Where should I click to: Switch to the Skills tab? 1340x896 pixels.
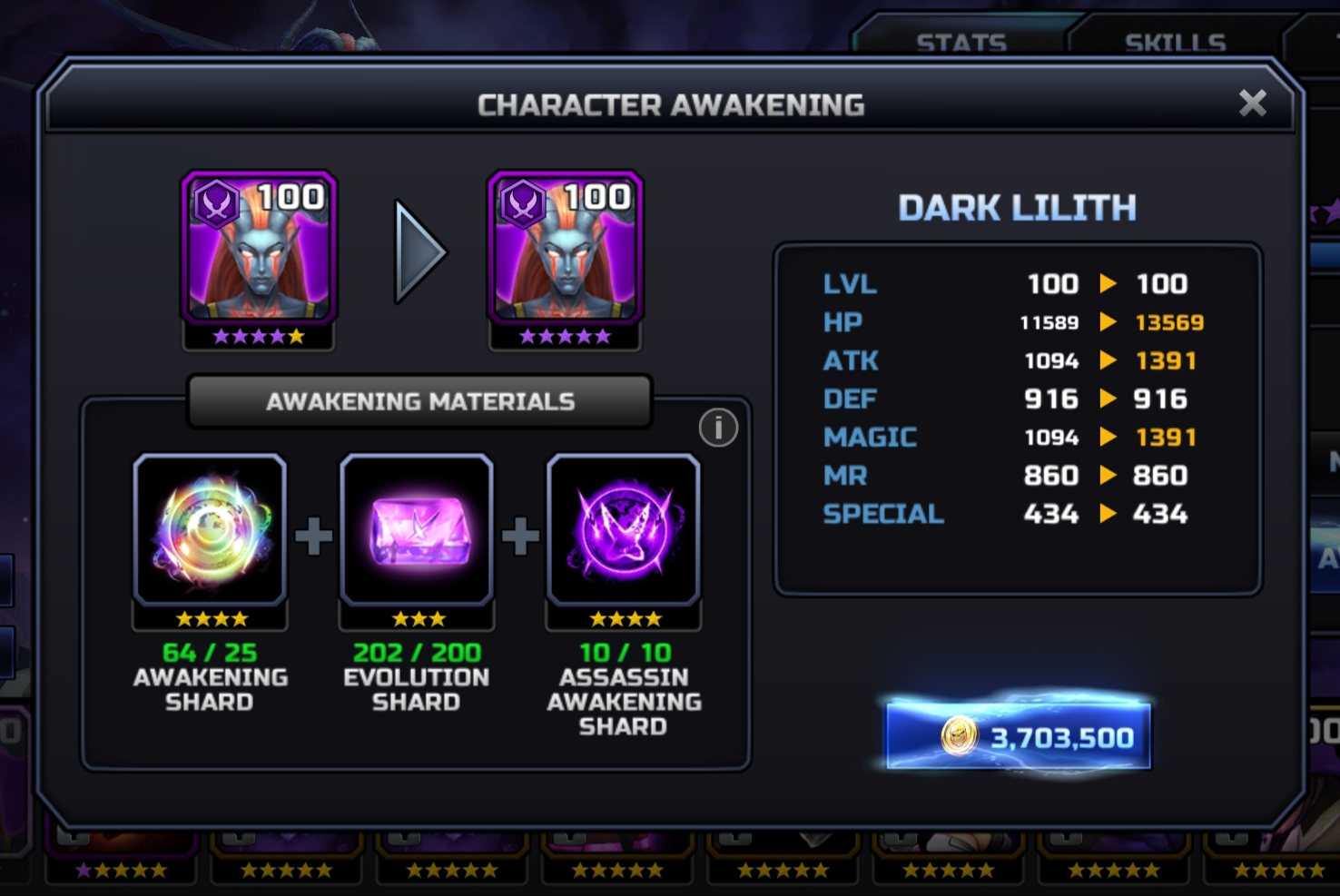(x=1175, y=42)
